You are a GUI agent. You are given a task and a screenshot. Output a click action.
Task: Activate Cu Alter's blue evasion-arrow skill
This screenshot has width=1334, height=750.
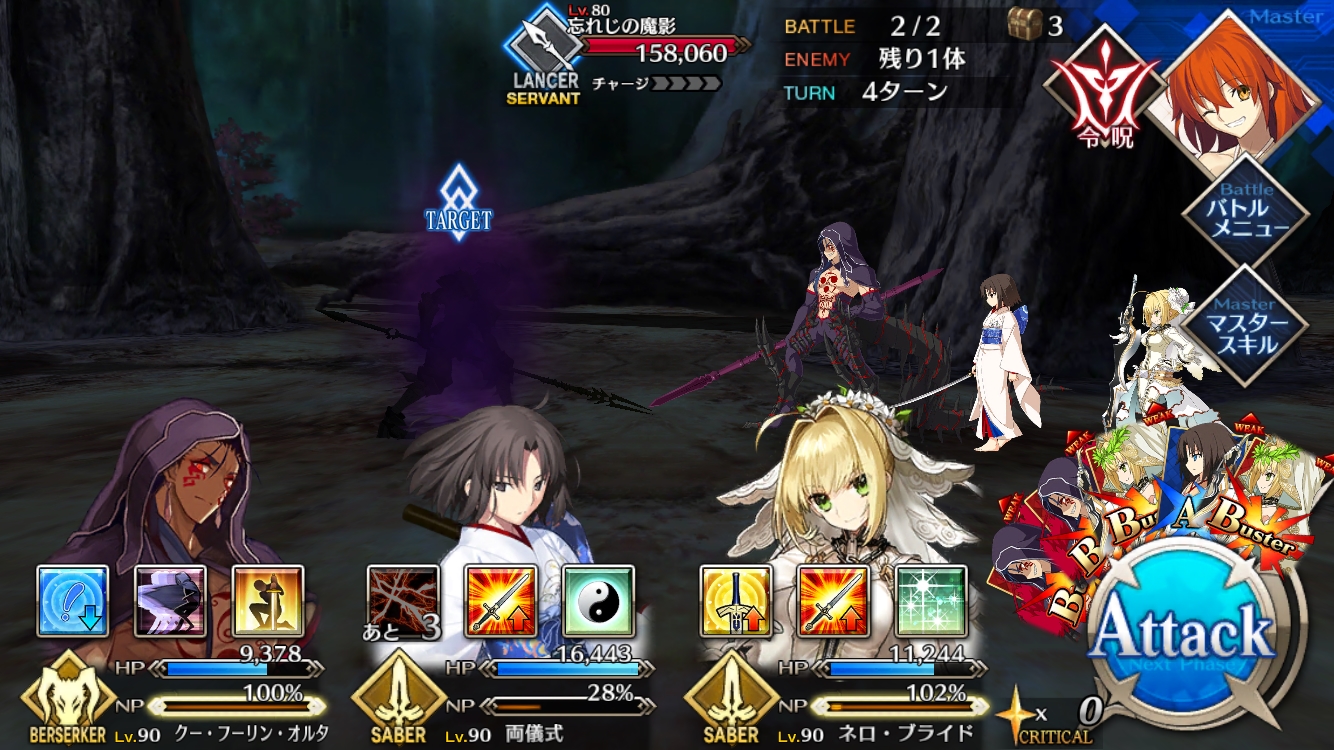click(73, 601)
